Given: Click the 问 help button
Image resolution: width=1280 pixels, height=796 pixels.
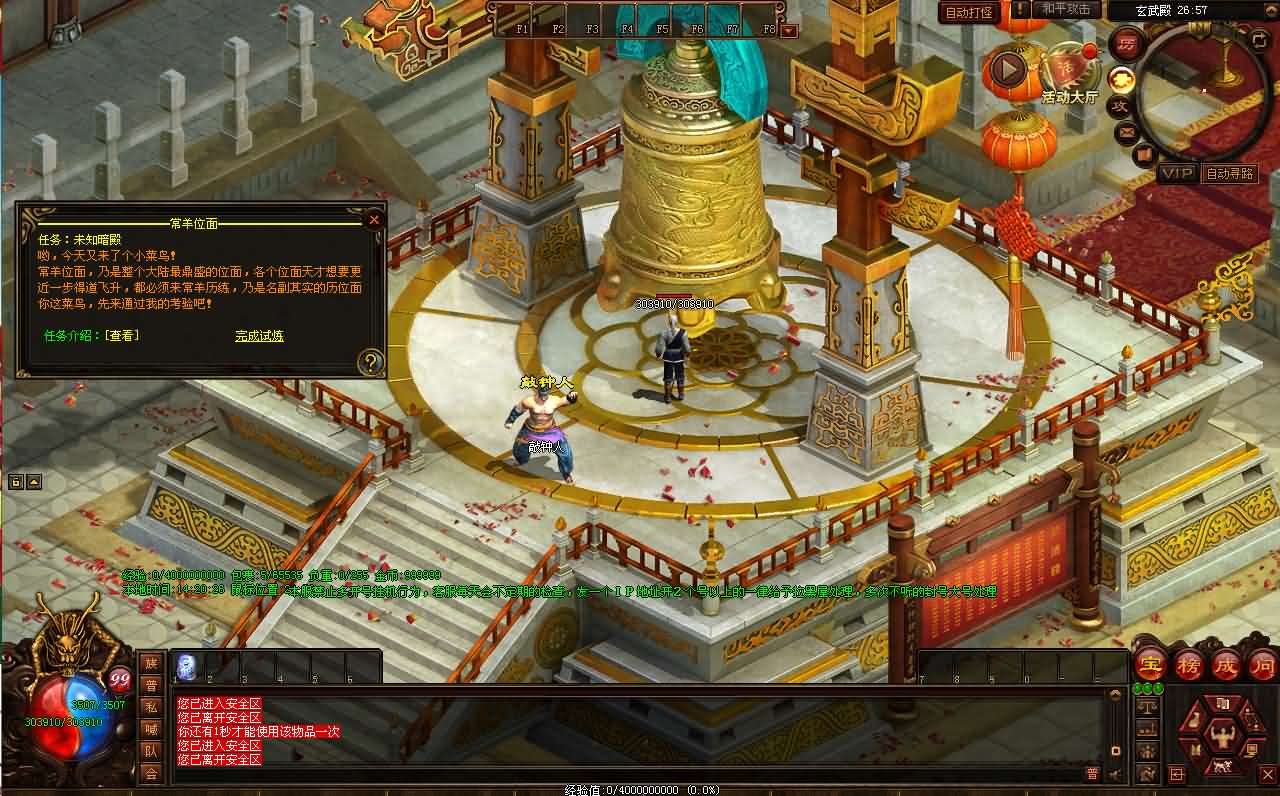Looking at the screenshot, I should pyautogui.click(x=1263, y=665).
